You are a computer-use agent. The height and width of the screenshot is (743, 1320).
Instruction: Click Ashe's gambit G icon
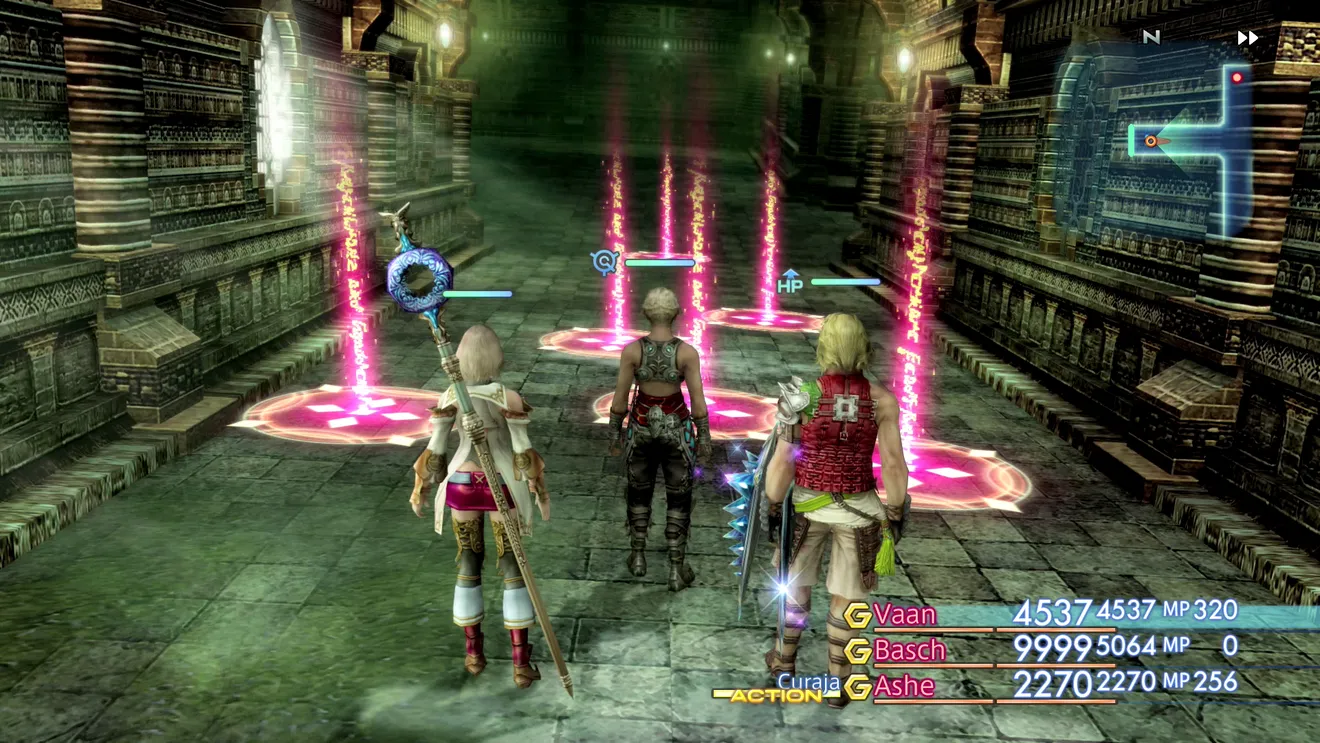click(x=857, y=687)
